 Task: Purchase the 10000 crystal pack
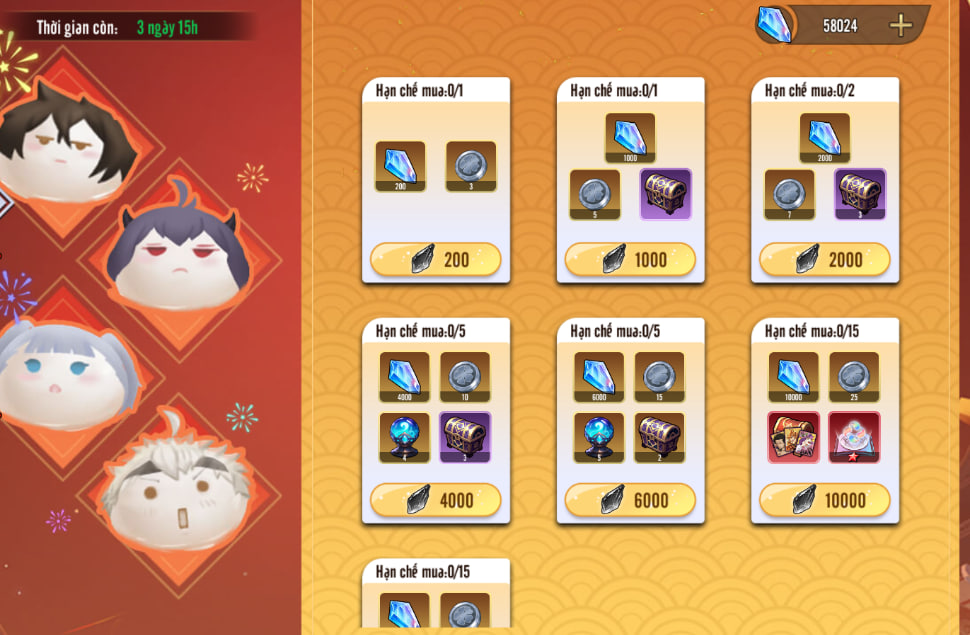[825, 500]
